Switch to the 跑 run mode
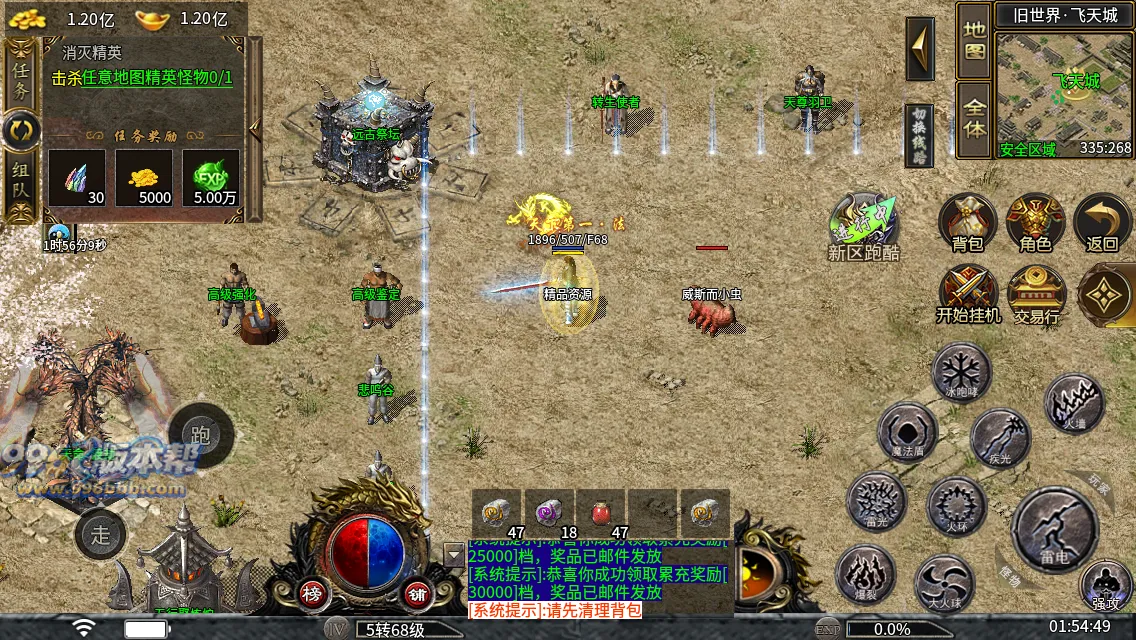 coord(201,434)
